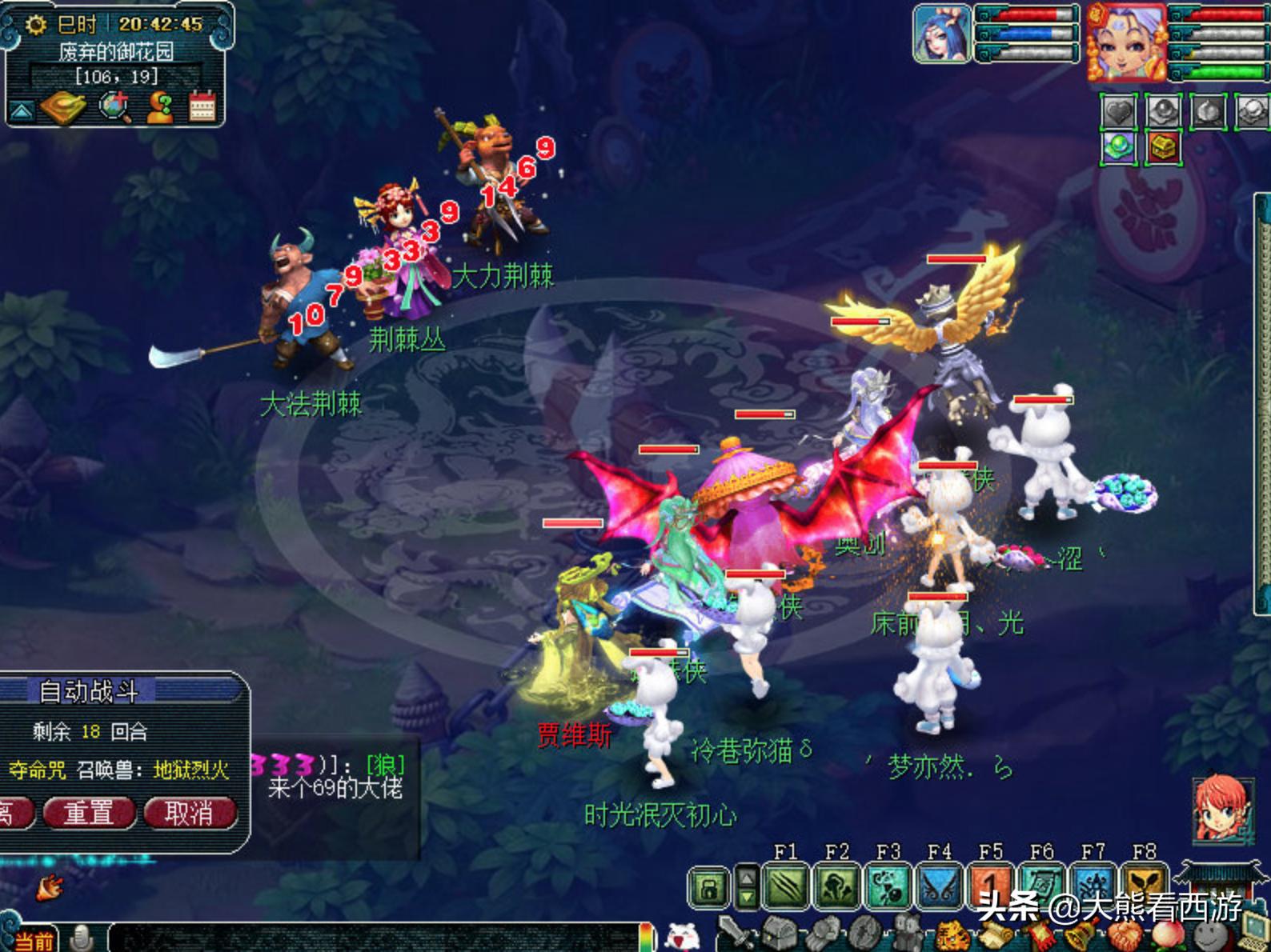Toggle the hotbar padlock icon
This screenshot has height=952, width=1271.
[710, 887]
